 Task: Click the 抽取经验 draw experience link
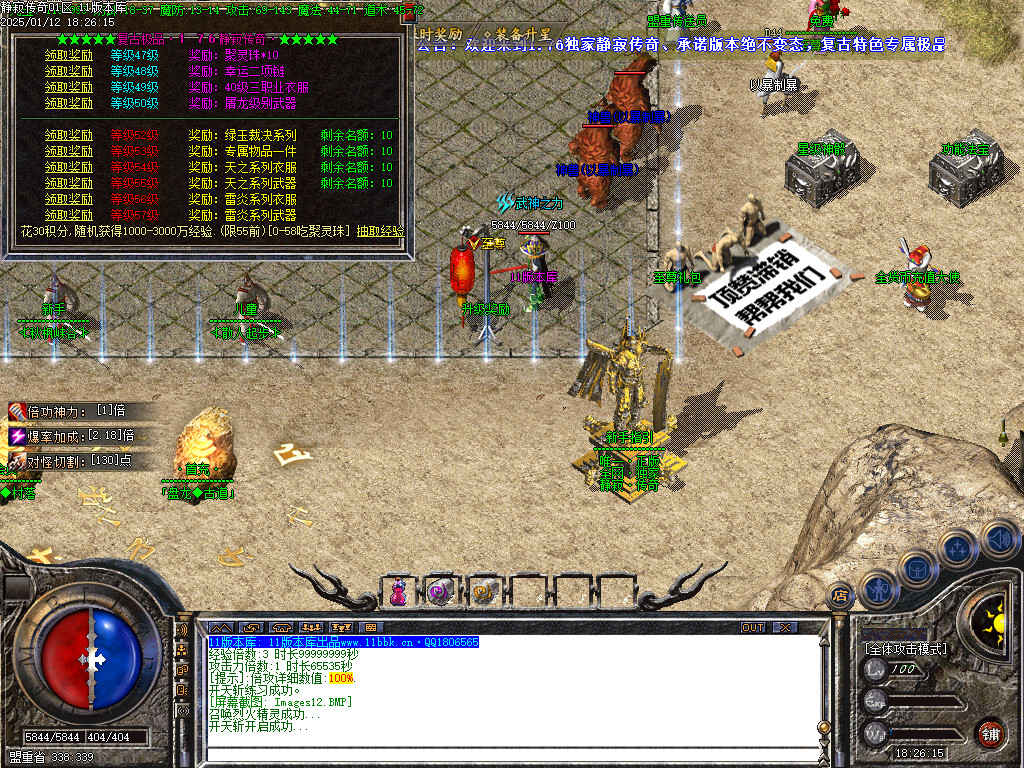point(380,231)
